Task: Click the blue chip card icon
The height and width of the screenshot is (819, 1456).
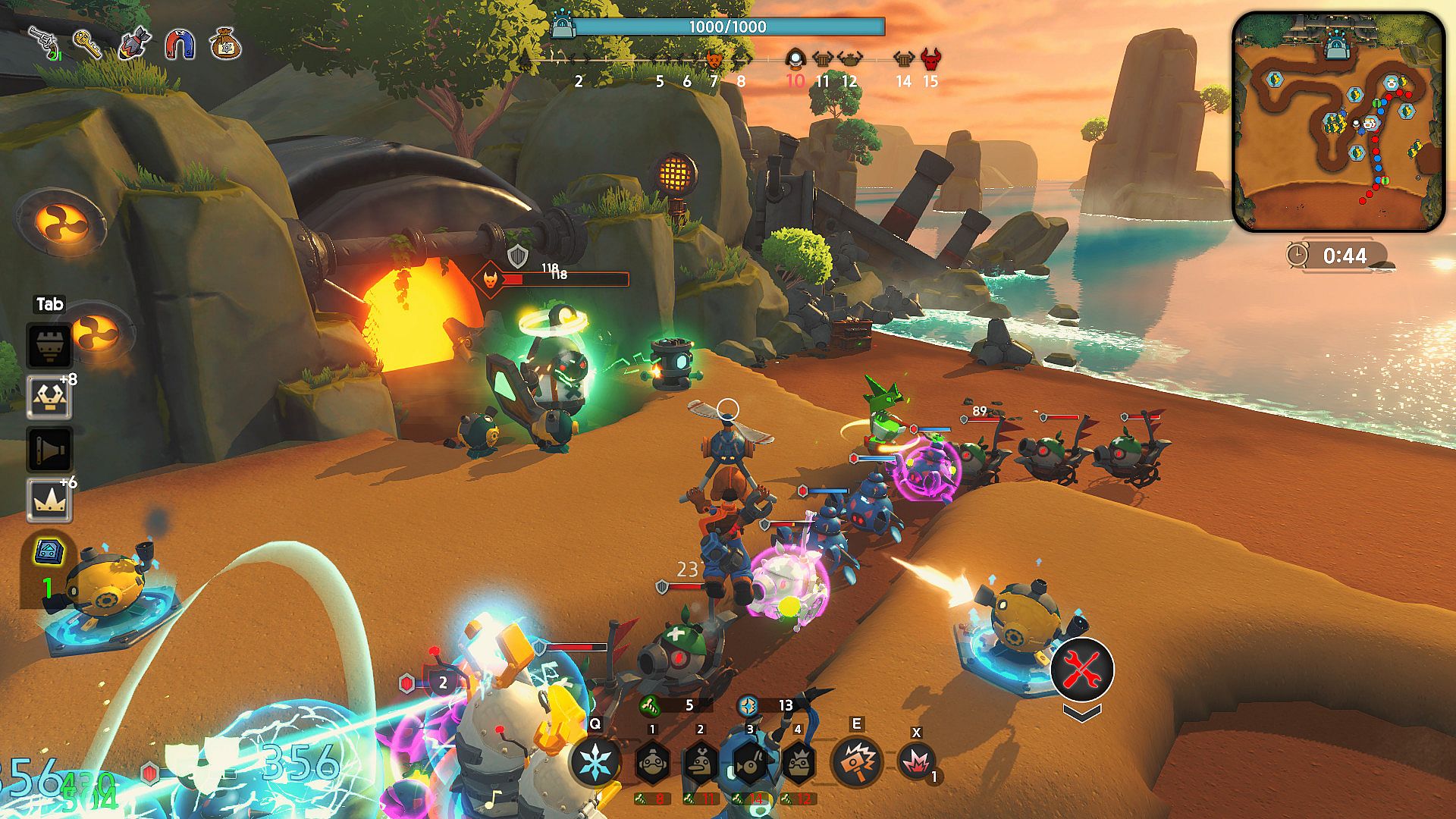Action: click(49, 551)
